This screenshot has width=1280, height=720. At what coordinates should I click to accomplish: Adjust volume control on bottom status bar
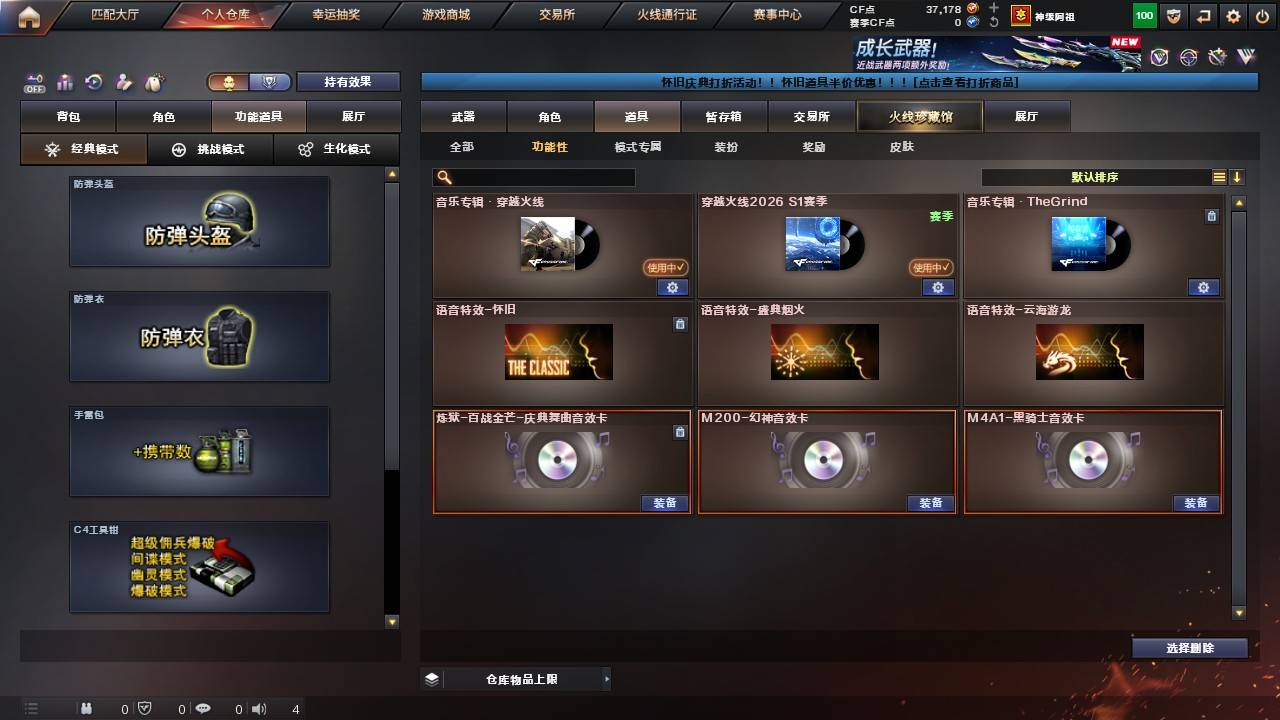pos(259,709)
